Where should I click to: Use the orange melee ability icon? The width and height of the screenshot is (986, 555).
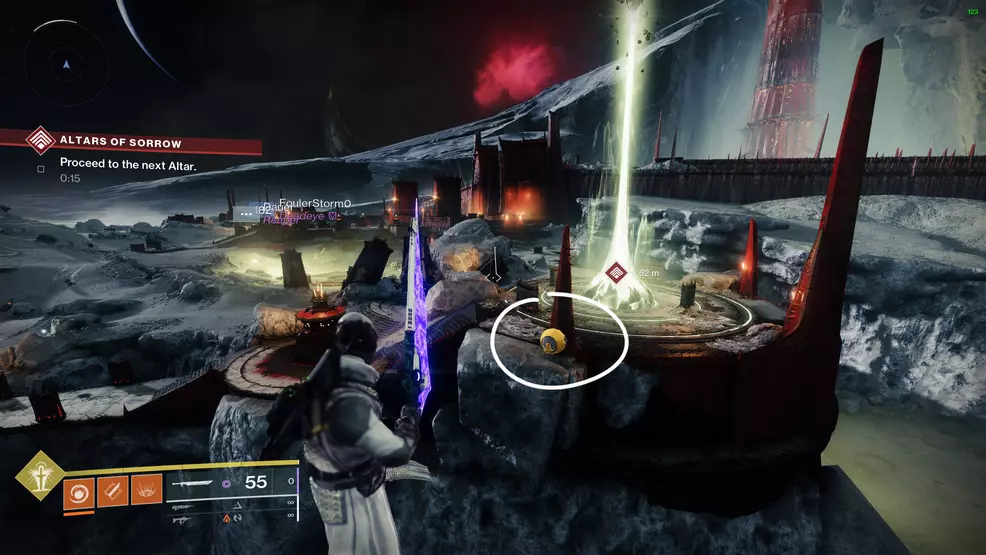(112, 489)
